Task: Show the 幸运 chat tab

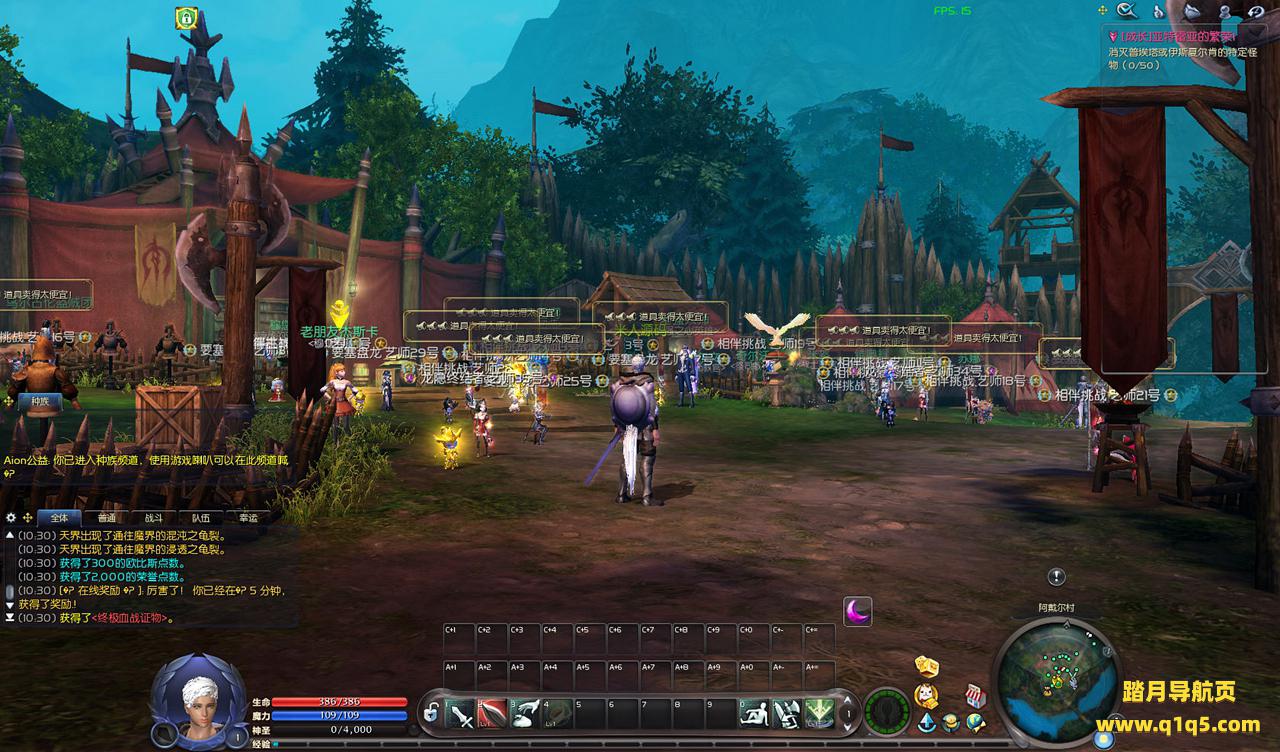Action: click(248, 518)
